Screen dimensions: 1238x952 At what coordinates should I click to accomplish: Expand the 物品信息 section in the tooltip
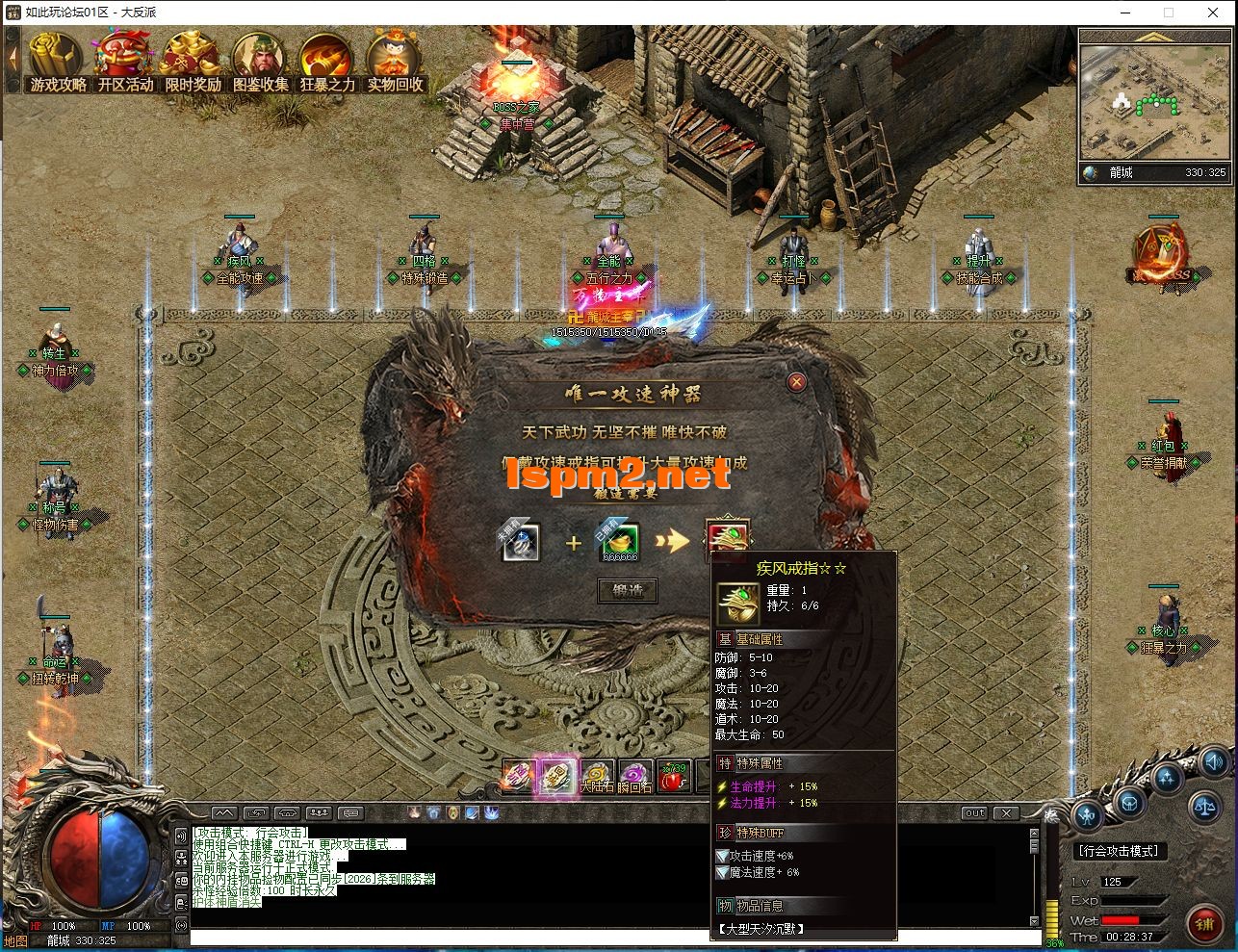750,905
